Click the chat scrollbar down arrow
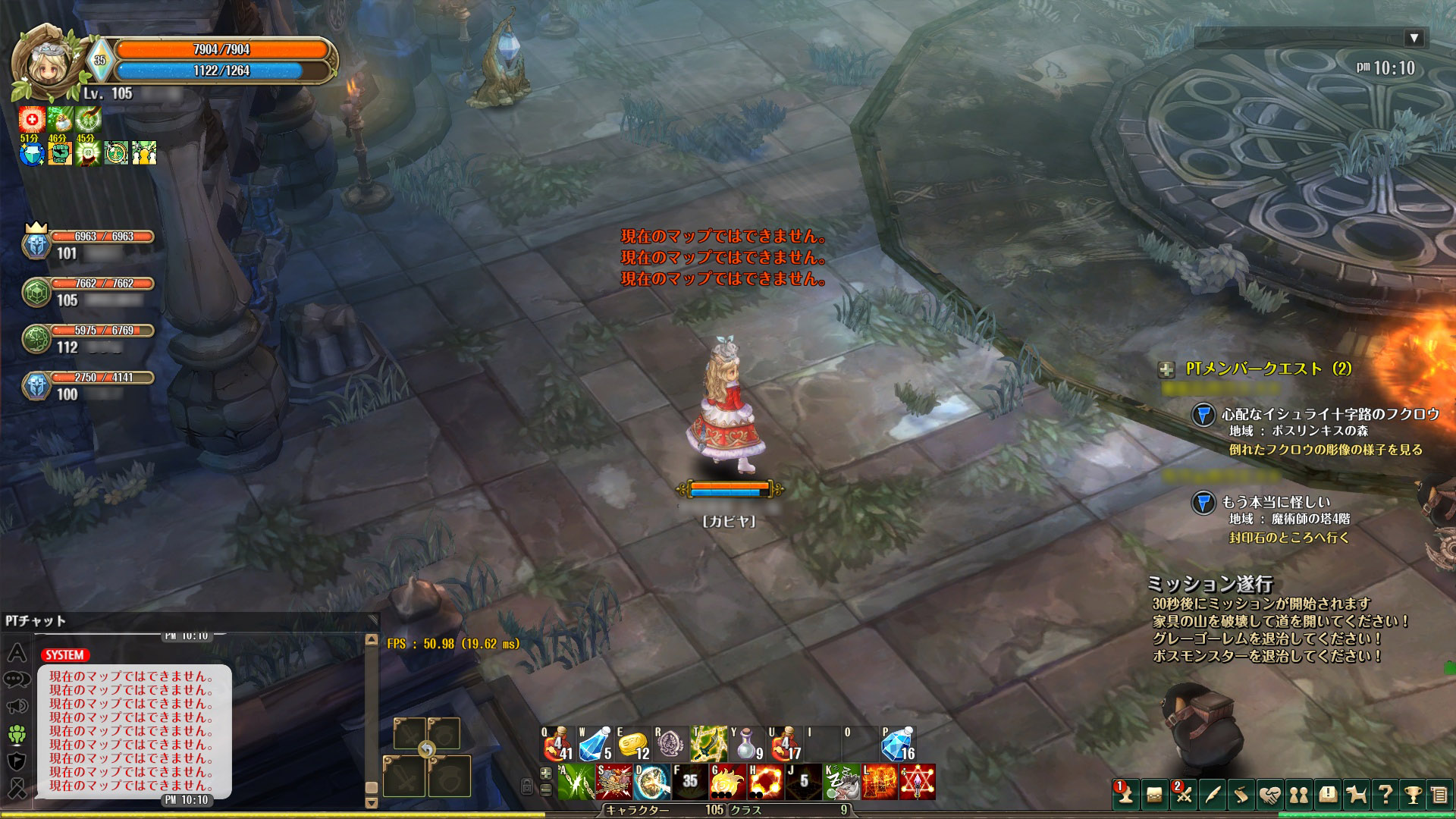Viewport: 1456px width, 819px height. [x=371, y=802]
